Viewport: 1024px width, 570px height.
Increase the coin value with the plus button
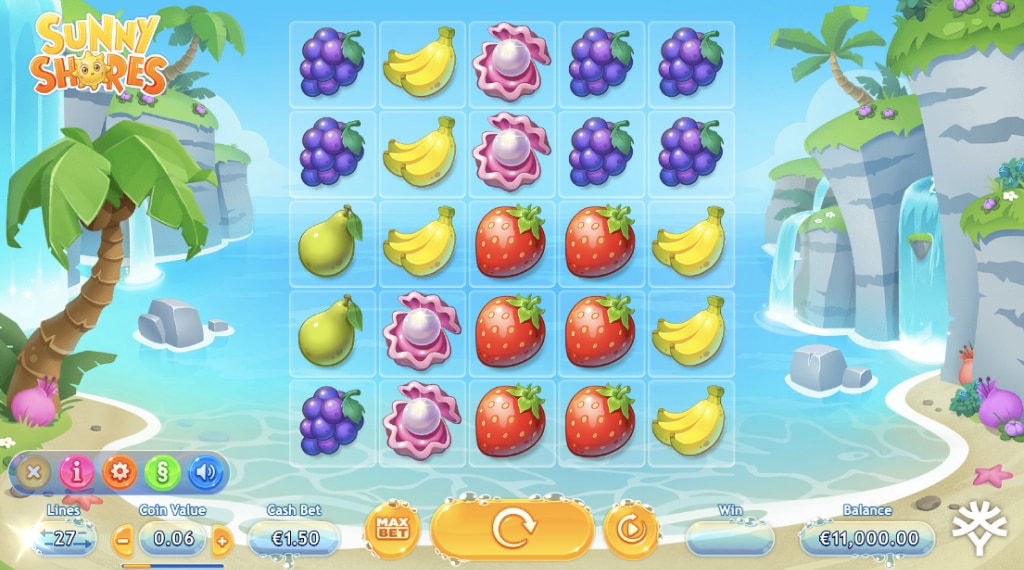222,541
